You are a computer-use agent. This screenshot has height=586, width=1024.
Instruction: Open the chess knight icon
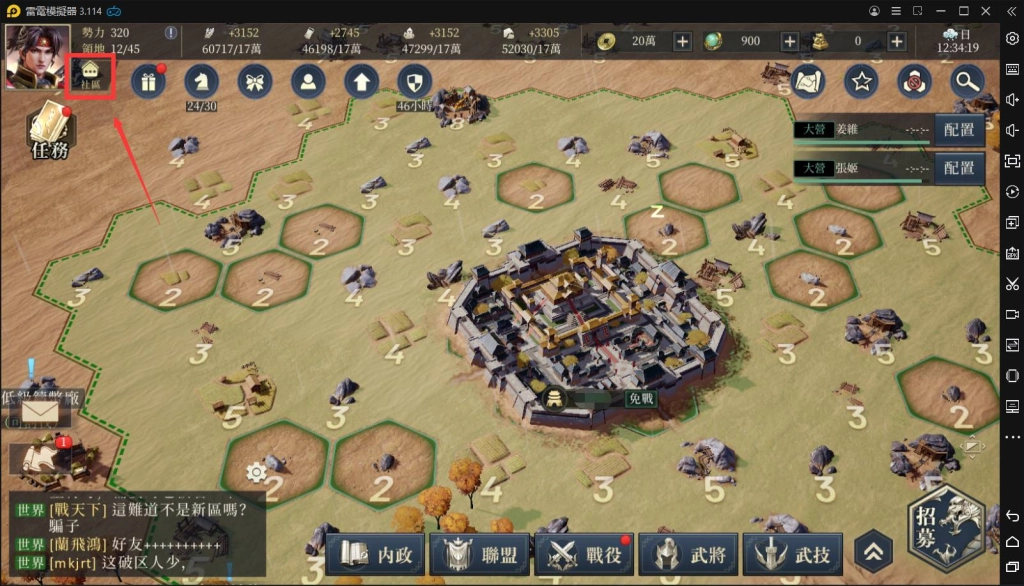202,80
